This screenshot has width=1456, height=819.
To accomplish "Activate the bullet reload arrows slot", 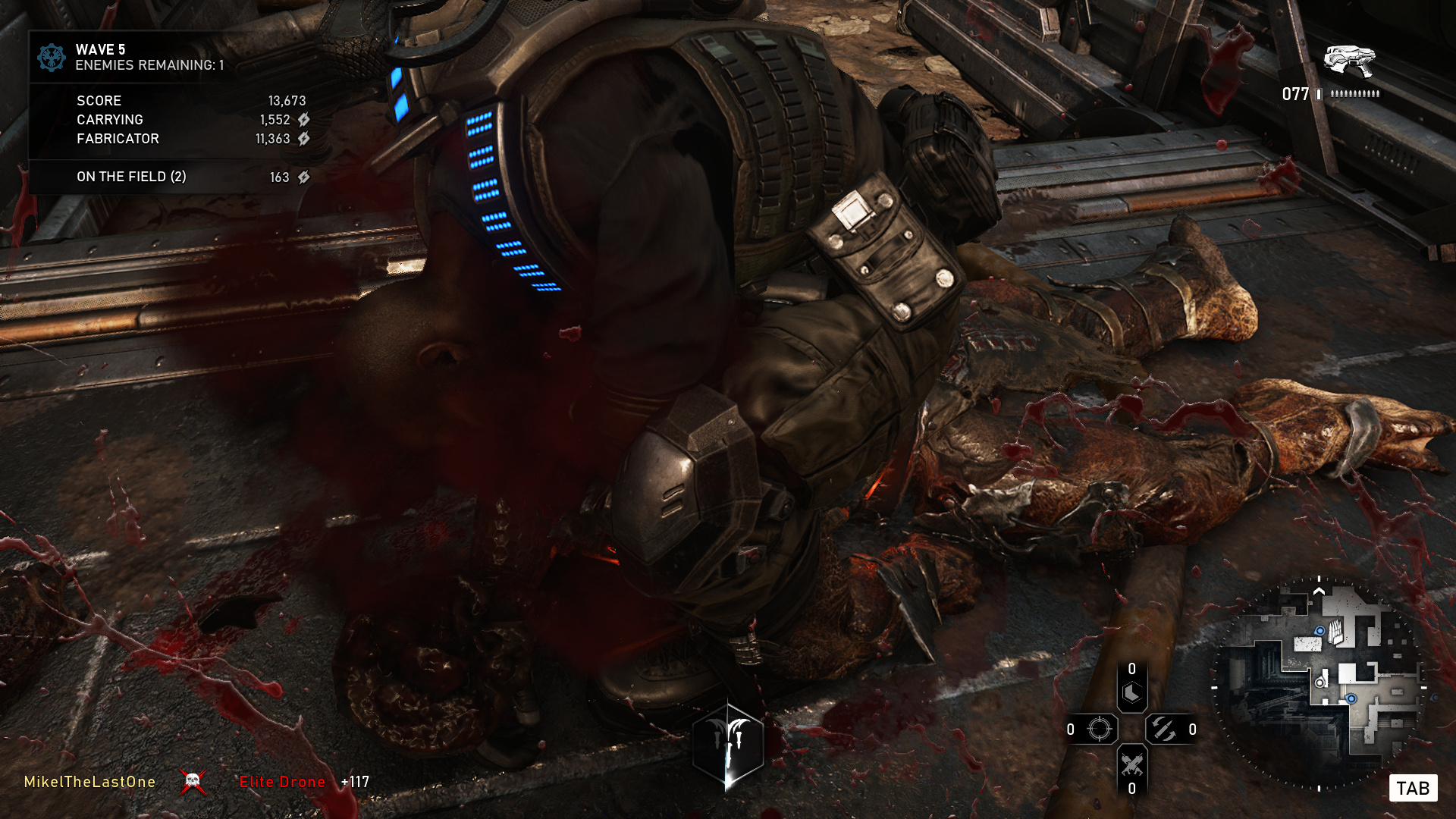I will [1164, 730].
